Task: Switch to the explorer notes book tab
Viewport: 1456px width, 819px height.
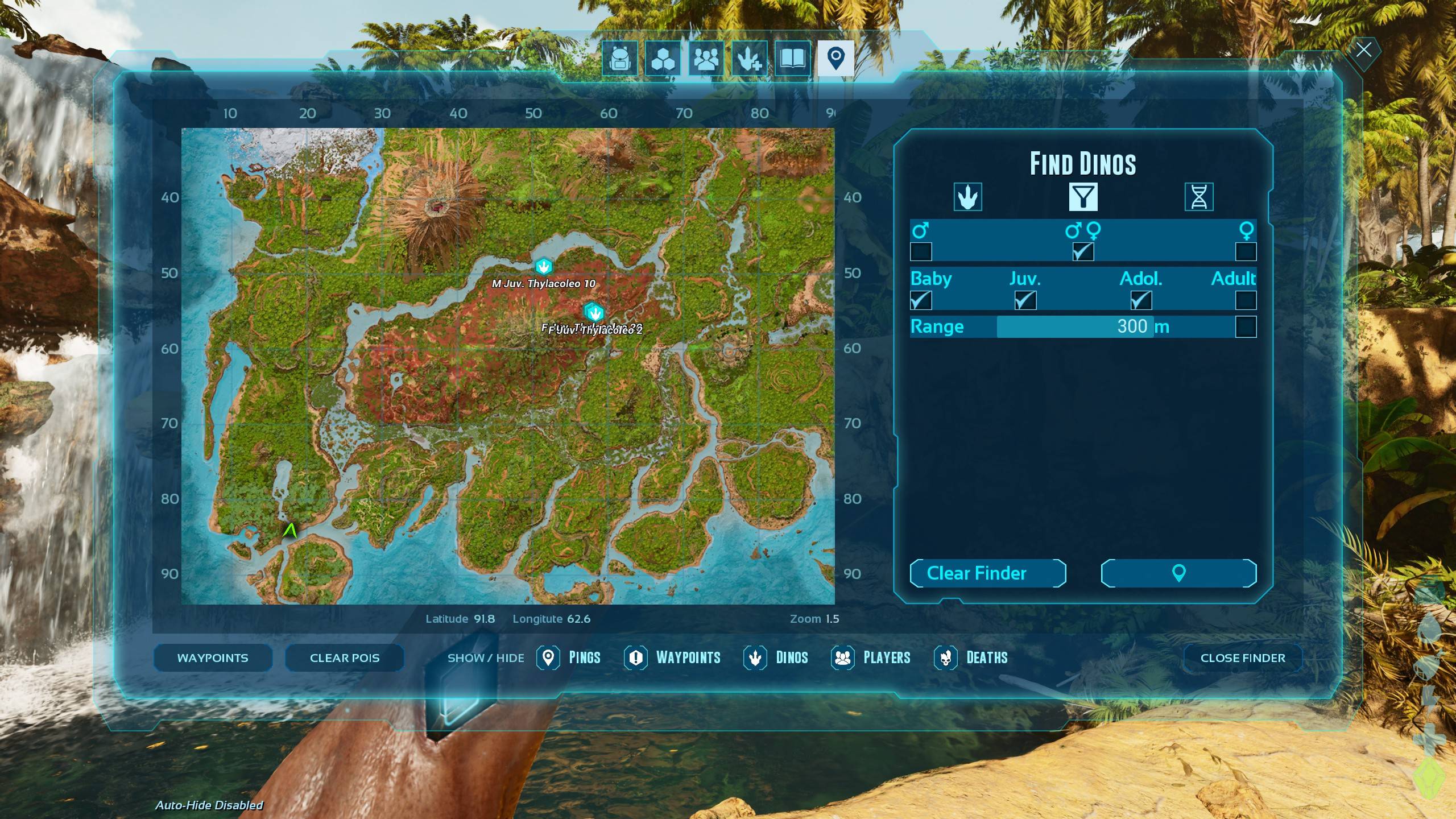Action: tap(793, 59)
